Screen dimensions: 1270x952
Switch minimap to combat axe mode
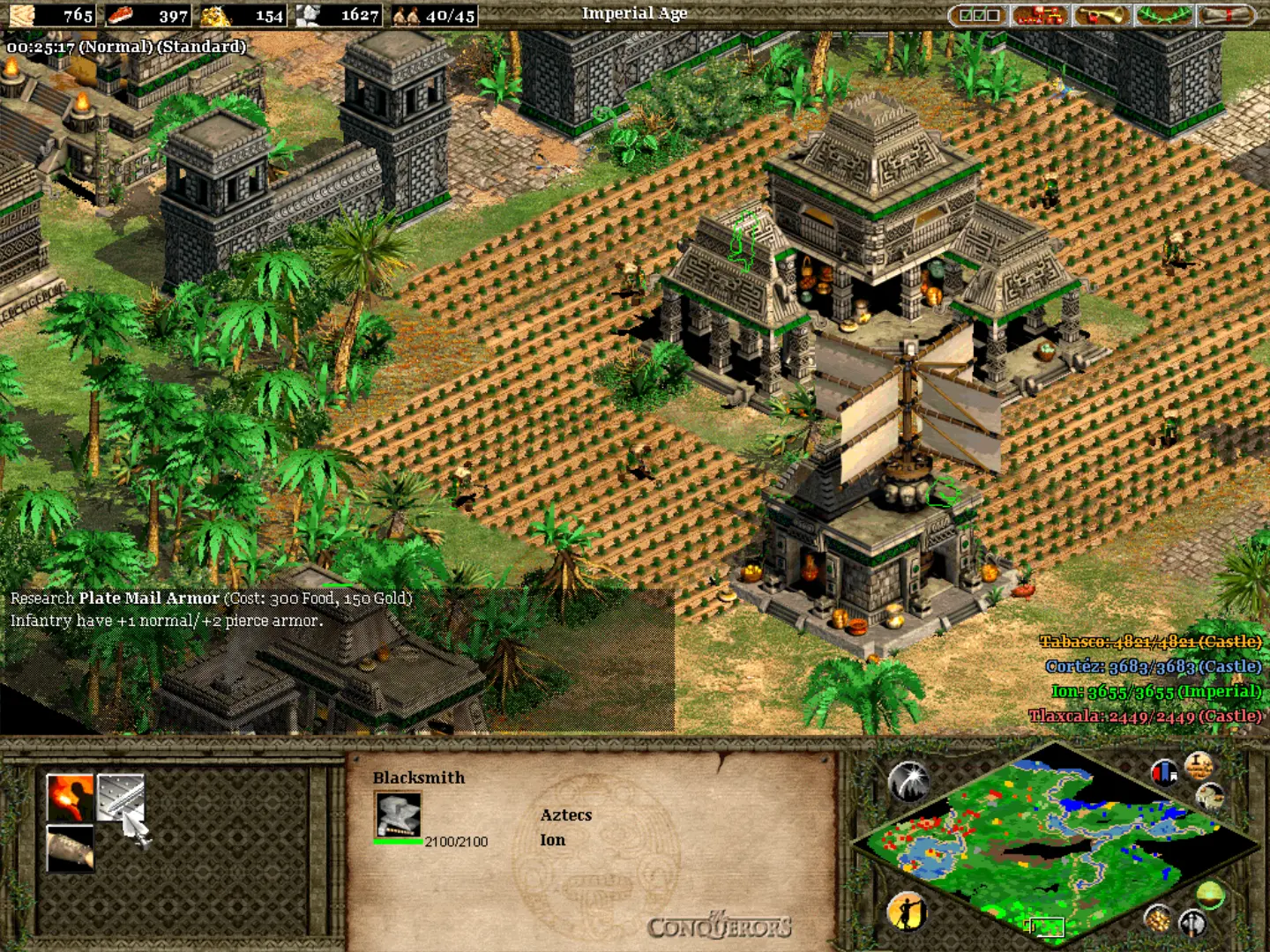1192,923
